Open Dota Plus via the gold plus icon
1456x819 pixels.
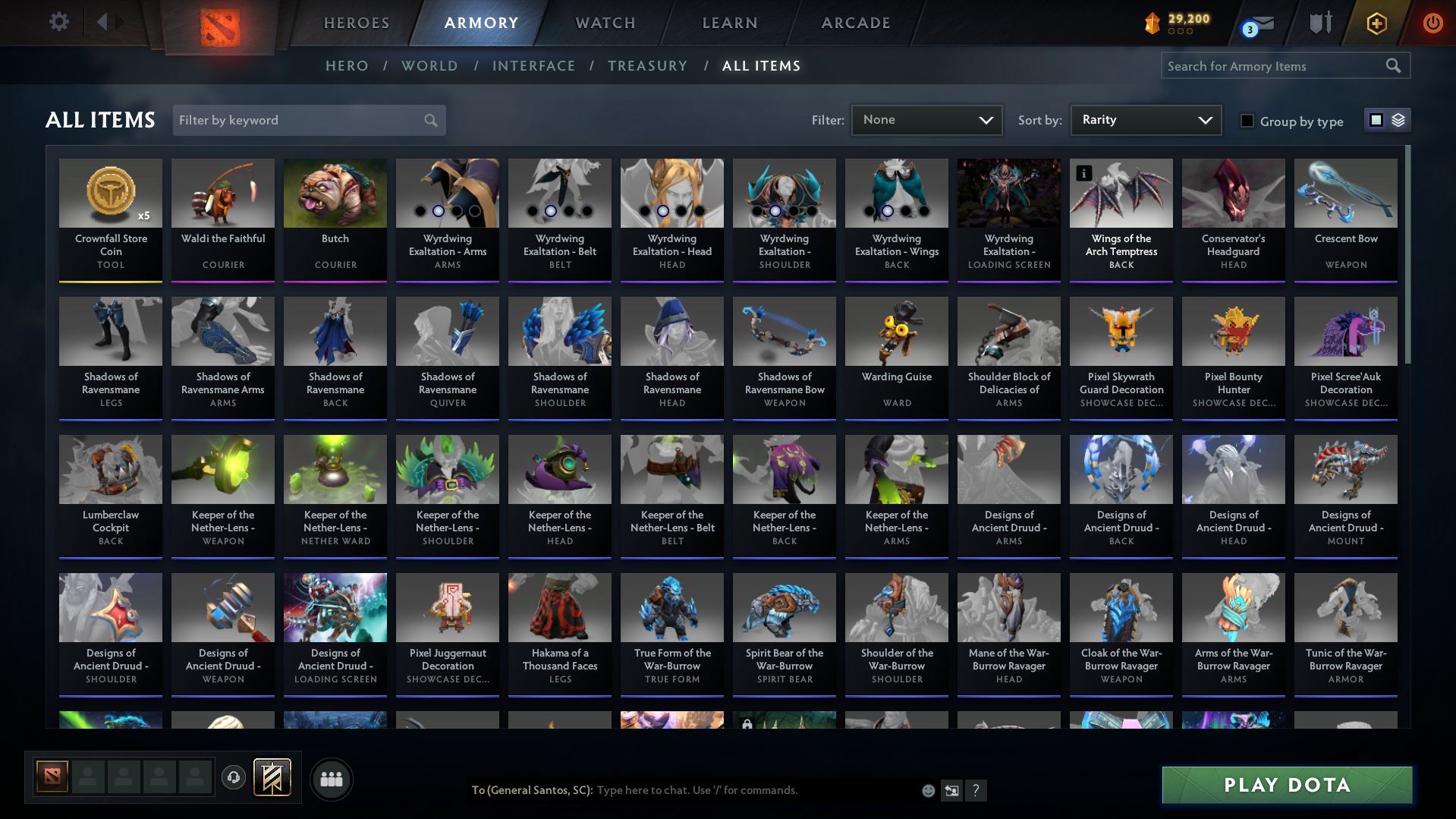[1376, 23]
